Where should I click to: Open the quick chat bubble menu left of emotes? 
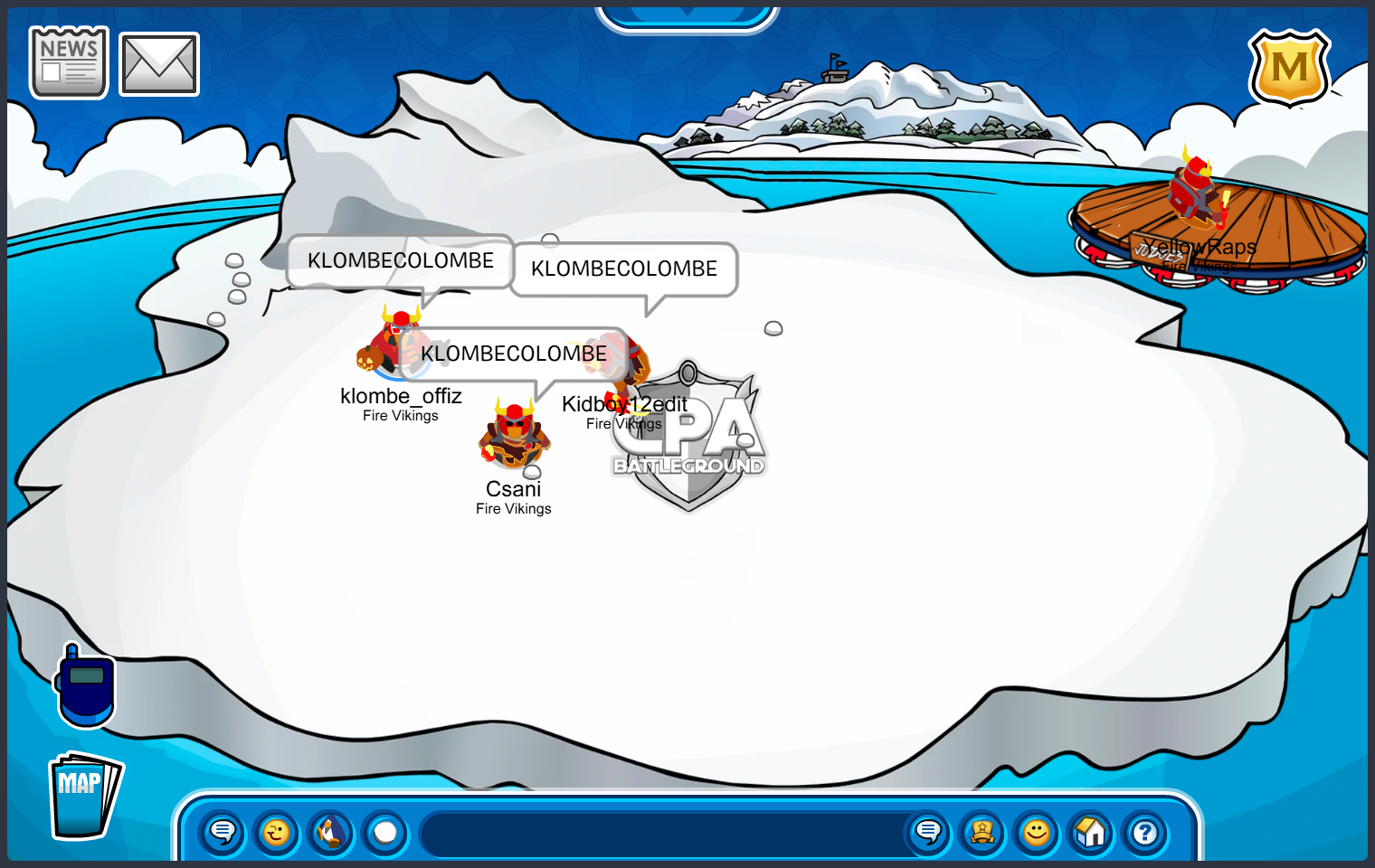(x=222, y=832)
